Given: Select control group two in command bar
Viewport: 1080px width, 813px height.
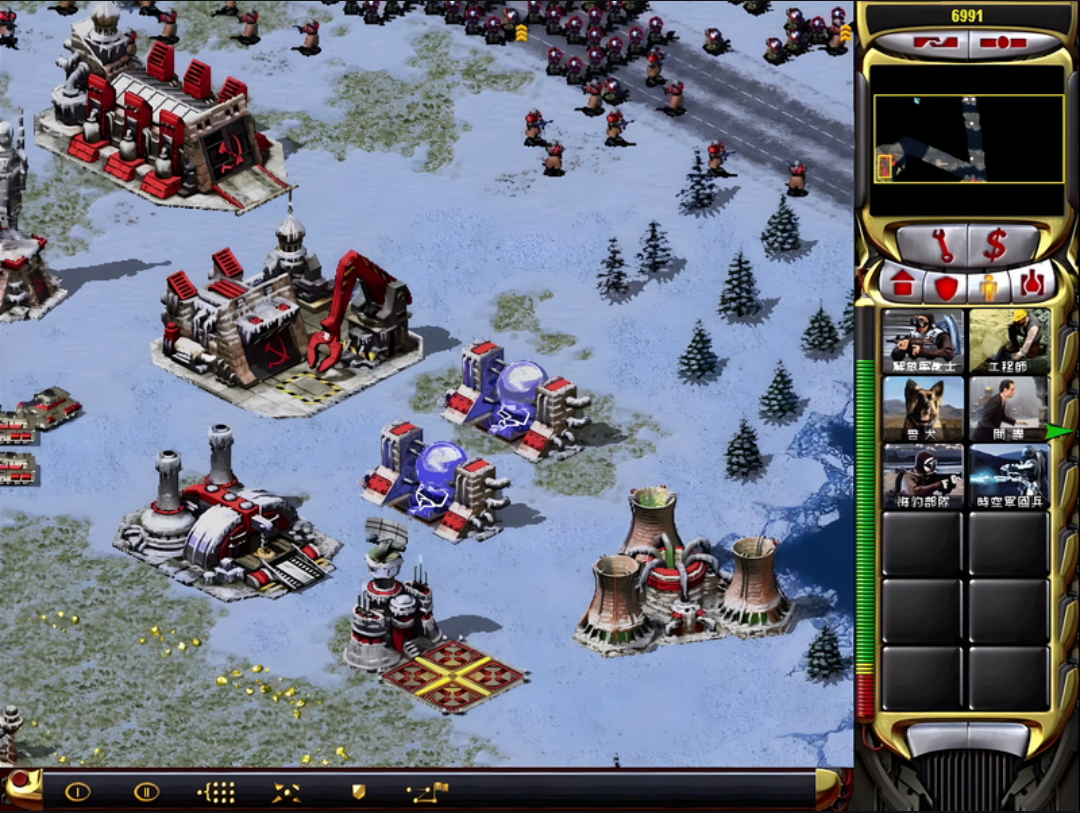Looking at the screenshot, I should pos(146,792).
